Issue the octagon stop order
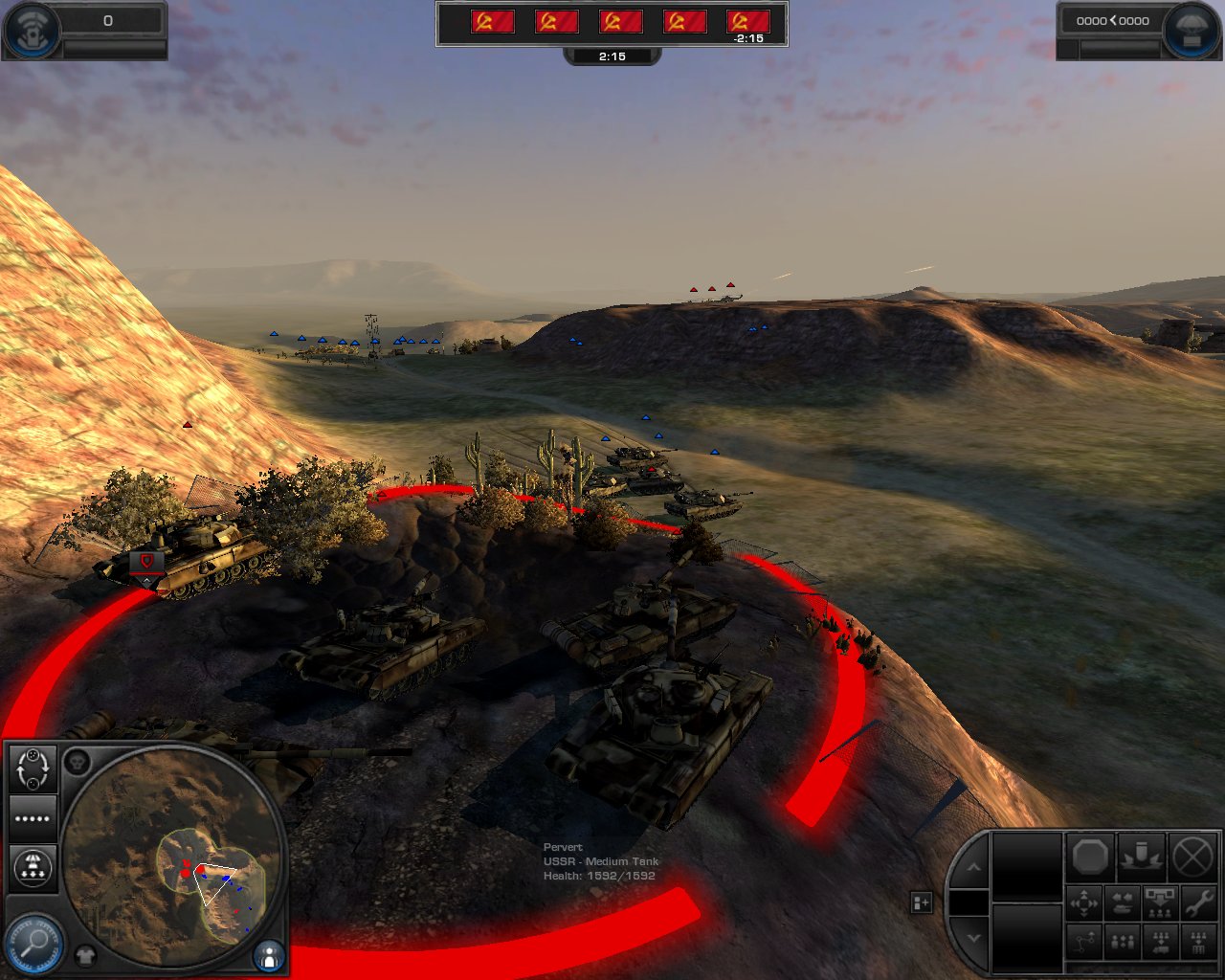 click(1090, 857)
